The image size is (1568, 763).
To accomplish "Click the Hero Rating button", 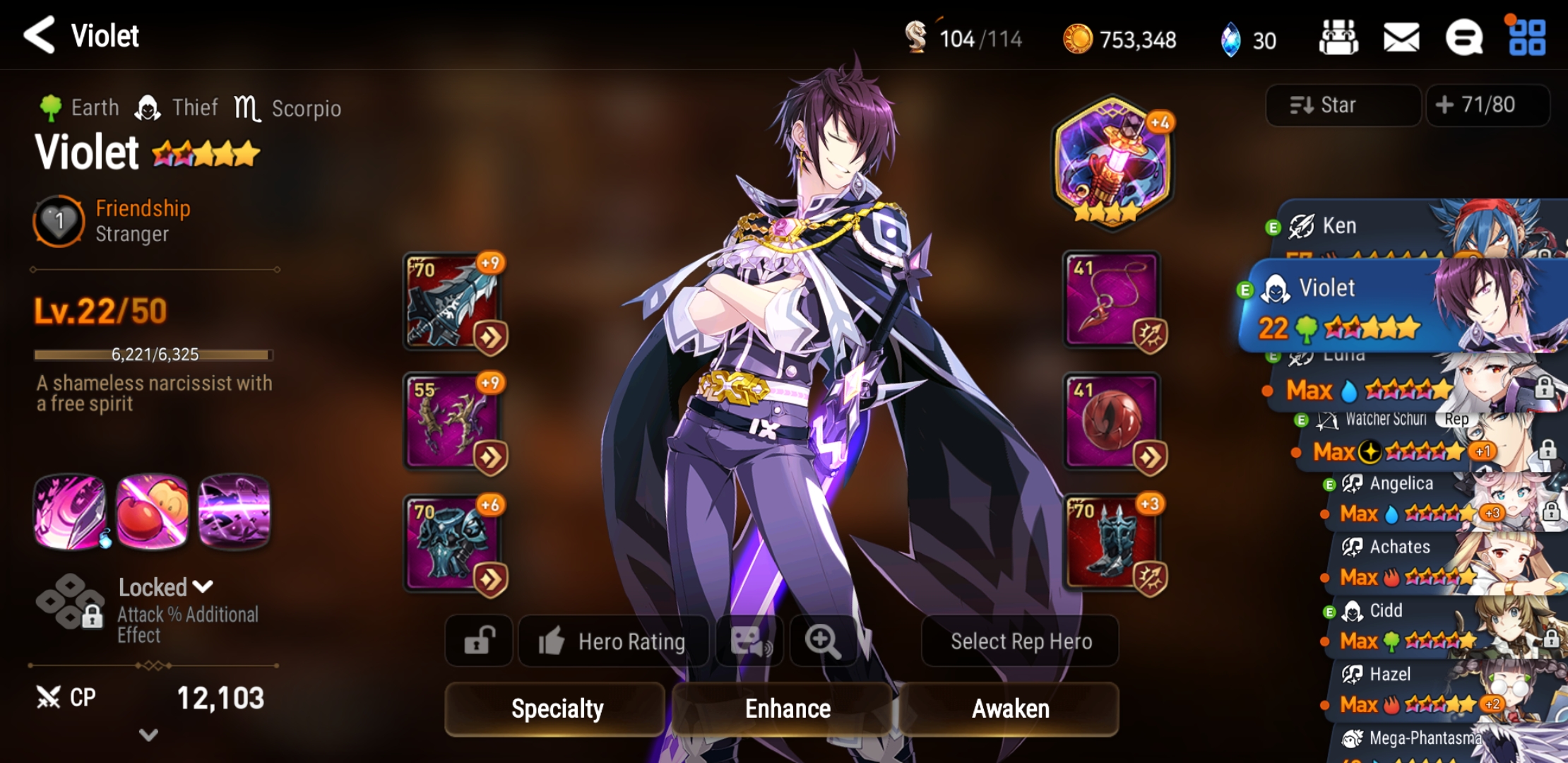I will [613, 641].
